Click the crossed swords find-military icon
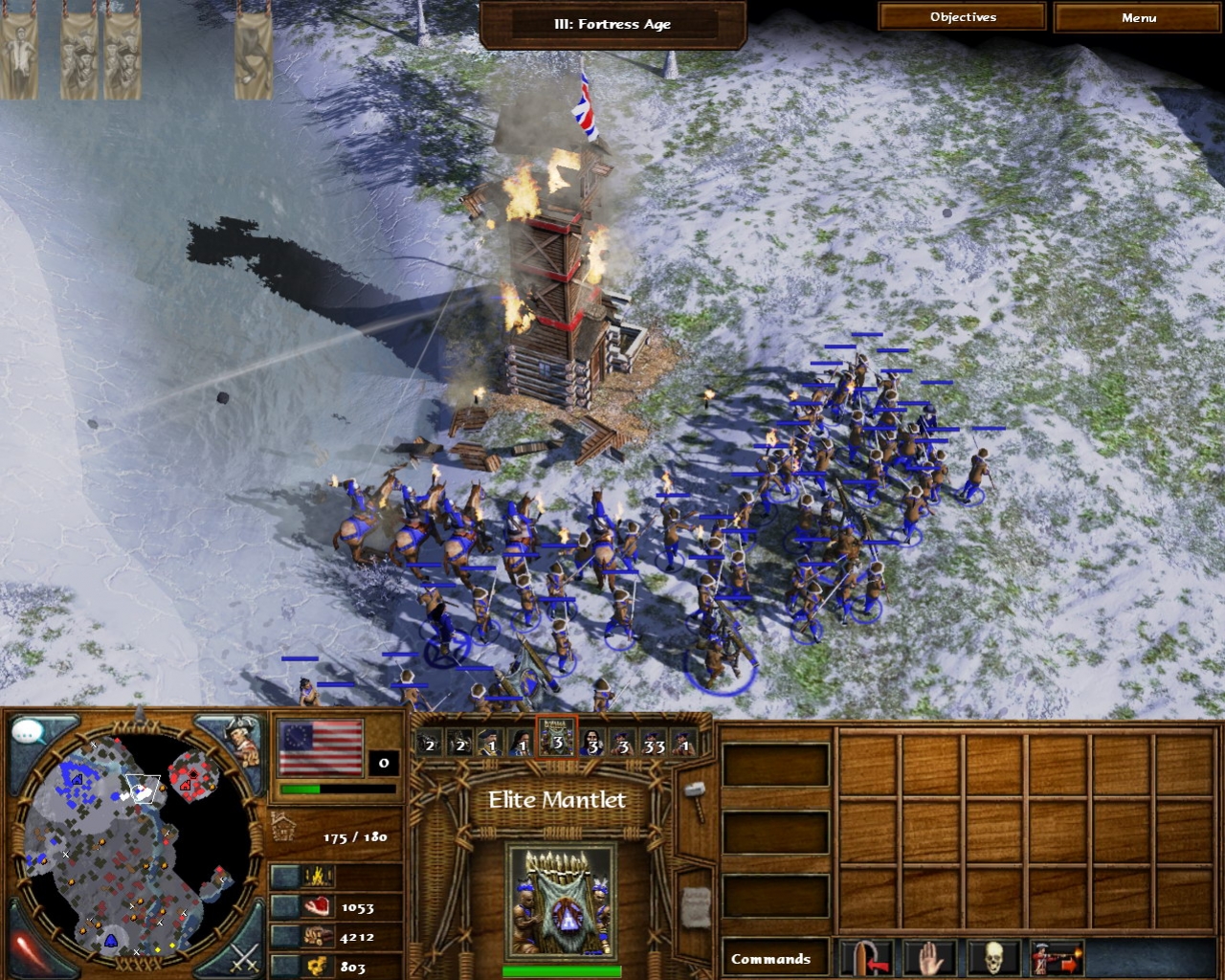Viewport: 1225px width, 980px height. (244, 959)
